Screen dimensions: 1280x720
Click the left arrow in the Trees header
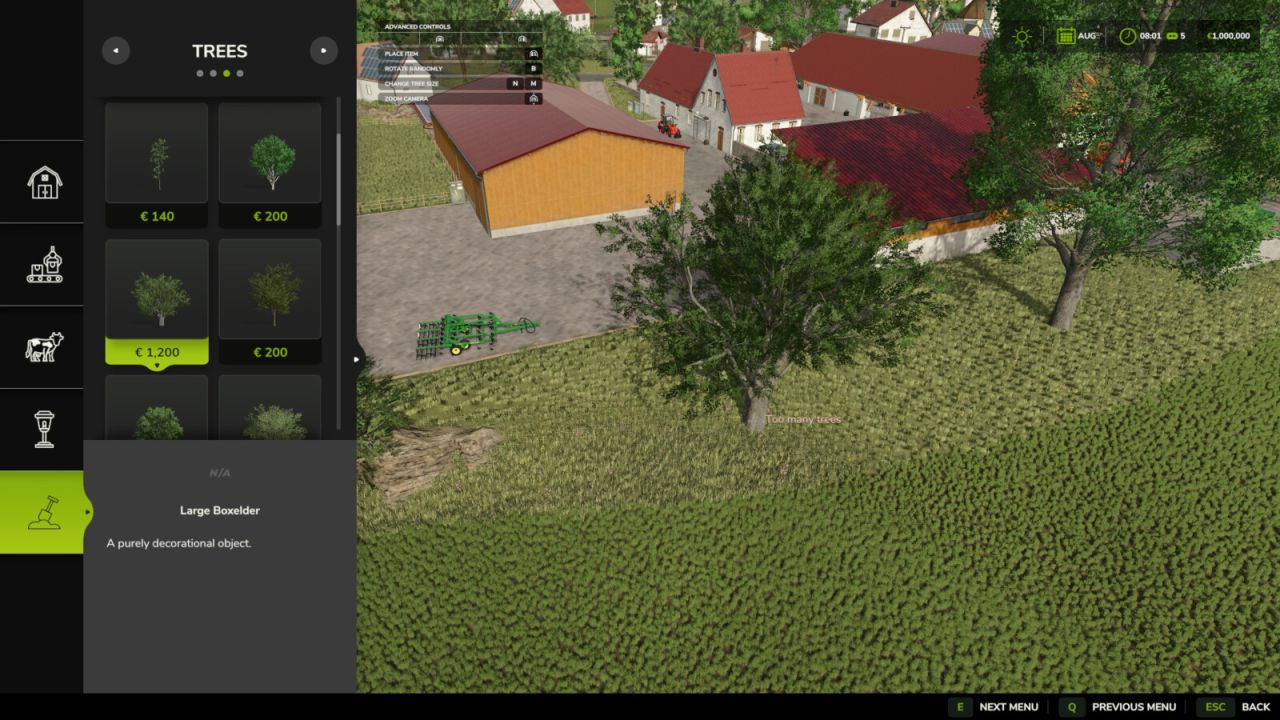click(x=116, y=50)
